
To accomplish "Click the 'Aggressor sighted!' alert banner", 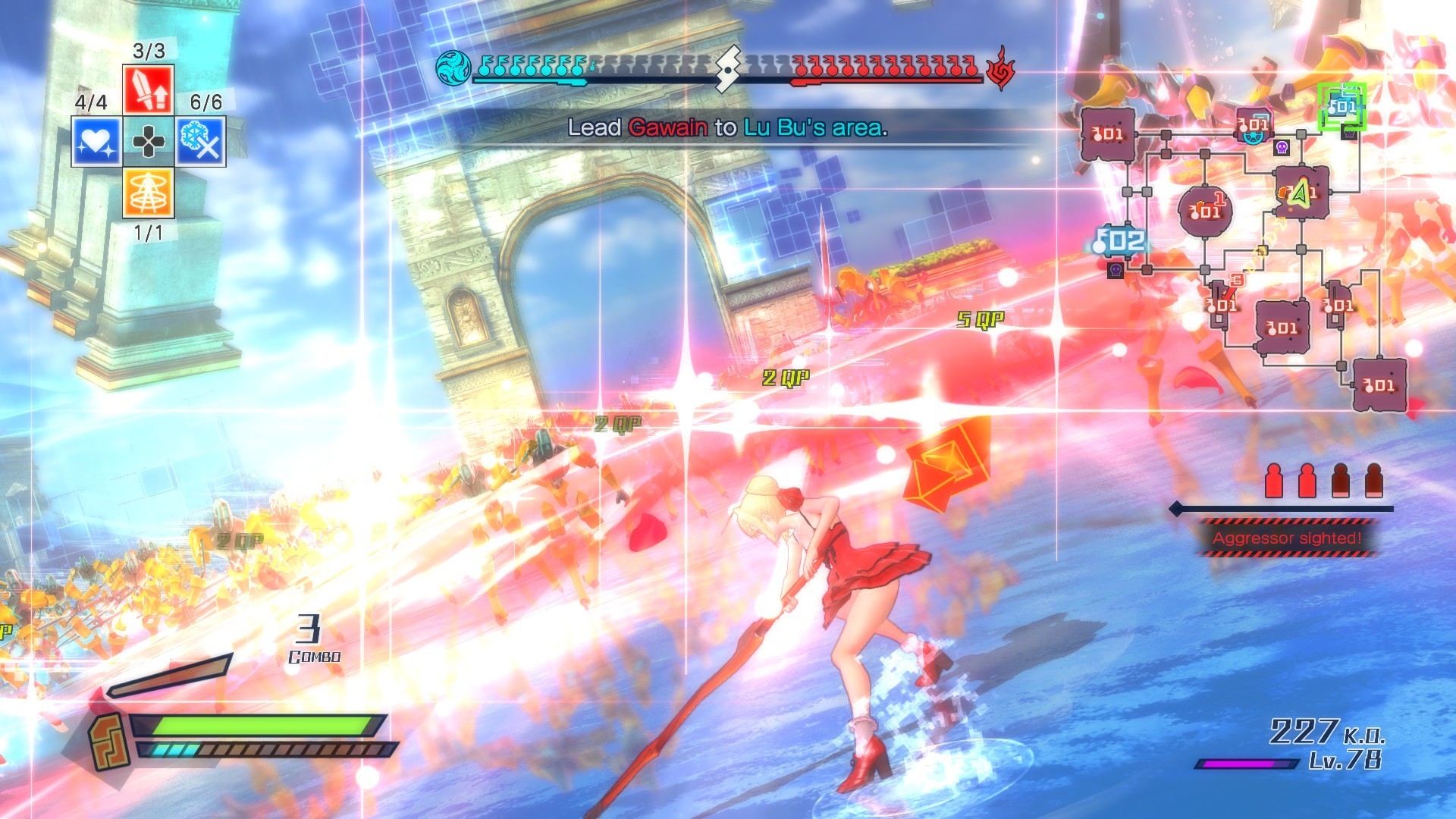I will (1287, 538).
